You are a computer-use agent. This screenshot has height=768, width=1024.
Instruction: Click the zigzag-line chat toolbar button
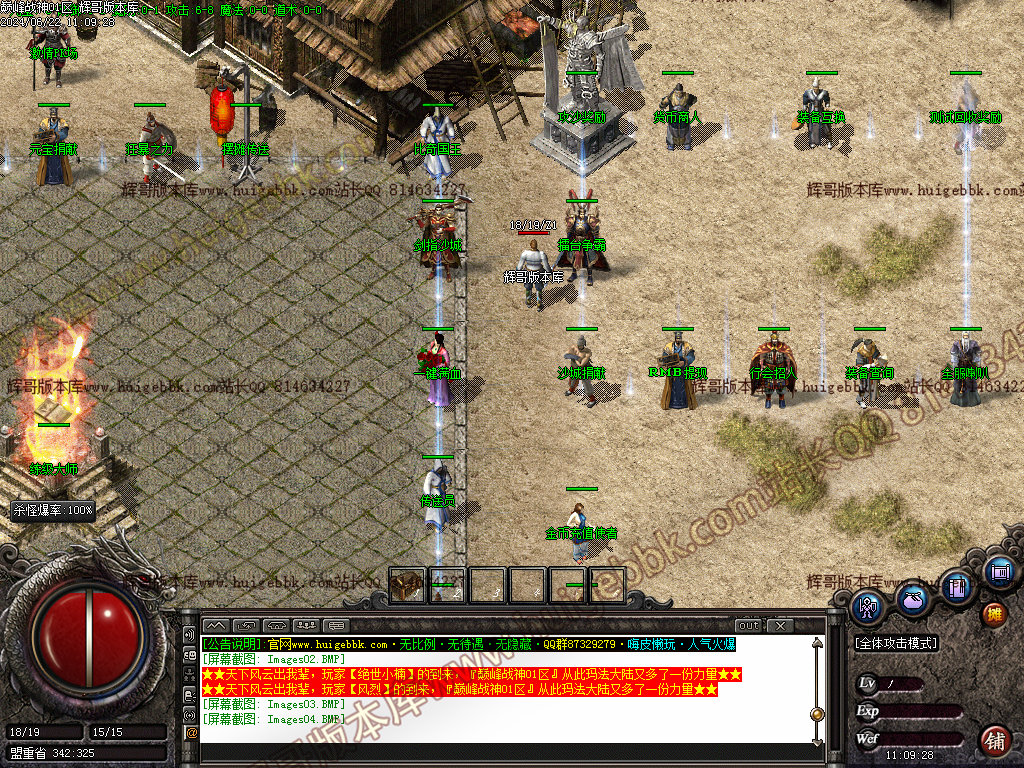click(x=216, y=626)
